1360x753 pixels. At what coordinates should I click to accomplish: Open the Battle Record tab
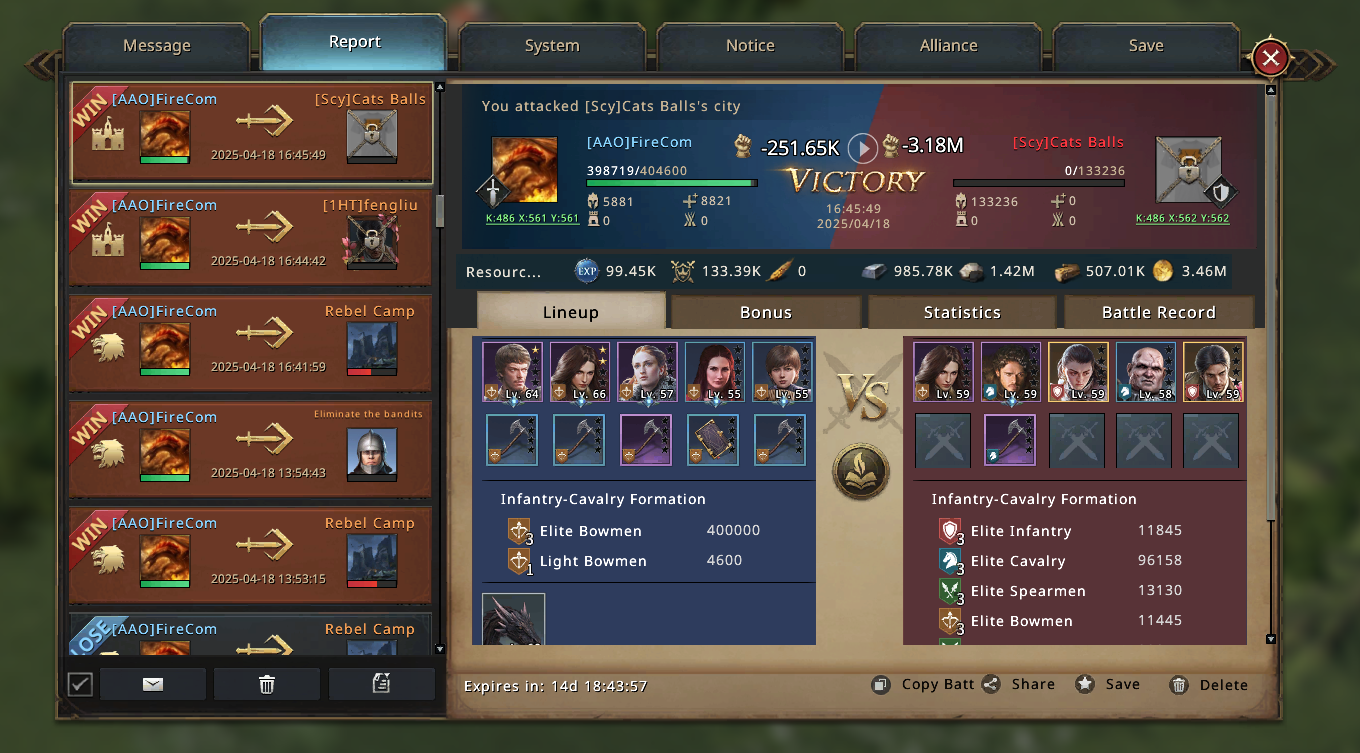pyautogui.click(x=1158, y=312)
